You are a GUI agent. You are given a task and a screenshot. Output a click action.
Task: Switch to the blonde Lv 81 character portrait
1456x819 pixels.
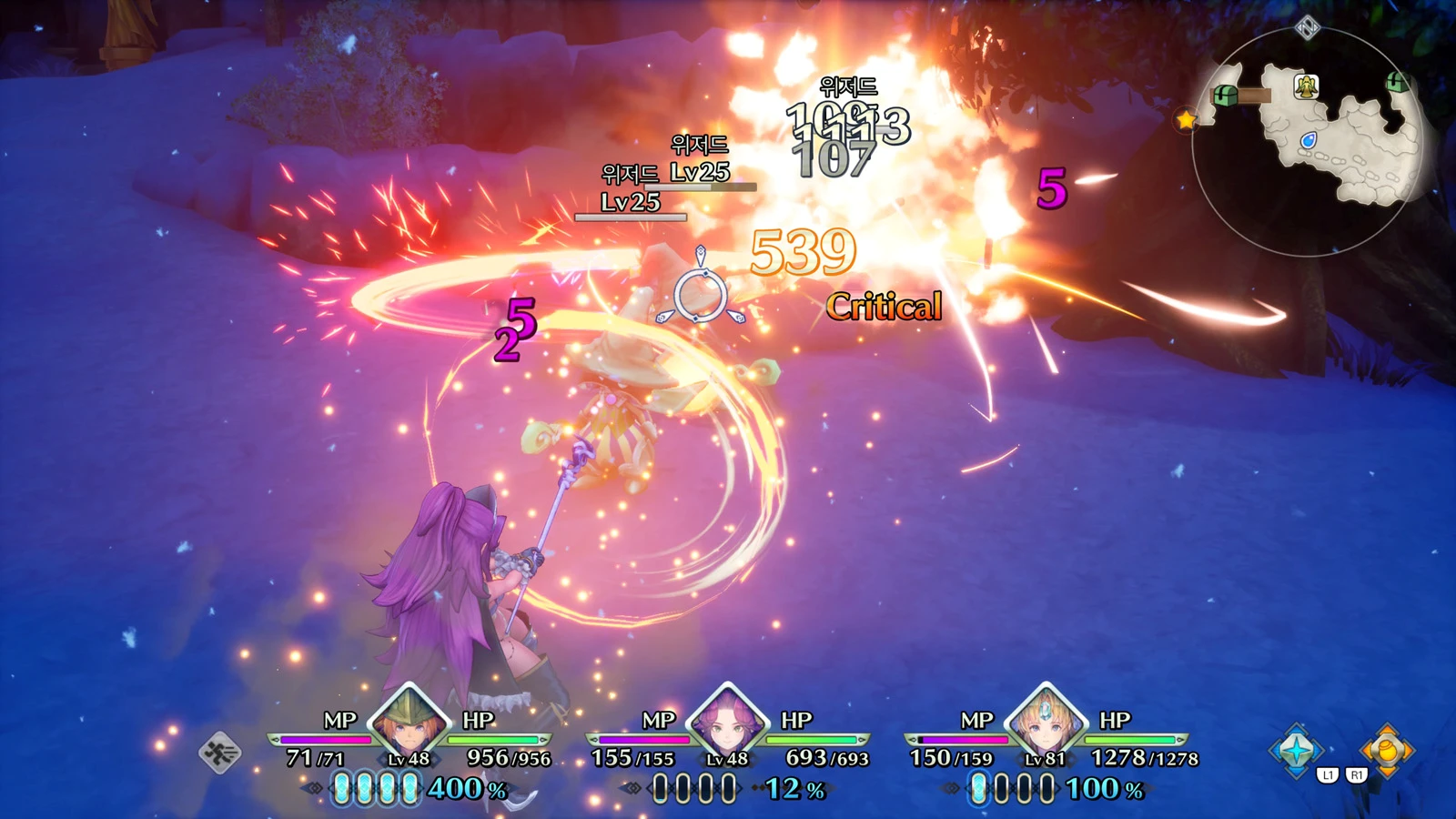tap(1046, 725)
